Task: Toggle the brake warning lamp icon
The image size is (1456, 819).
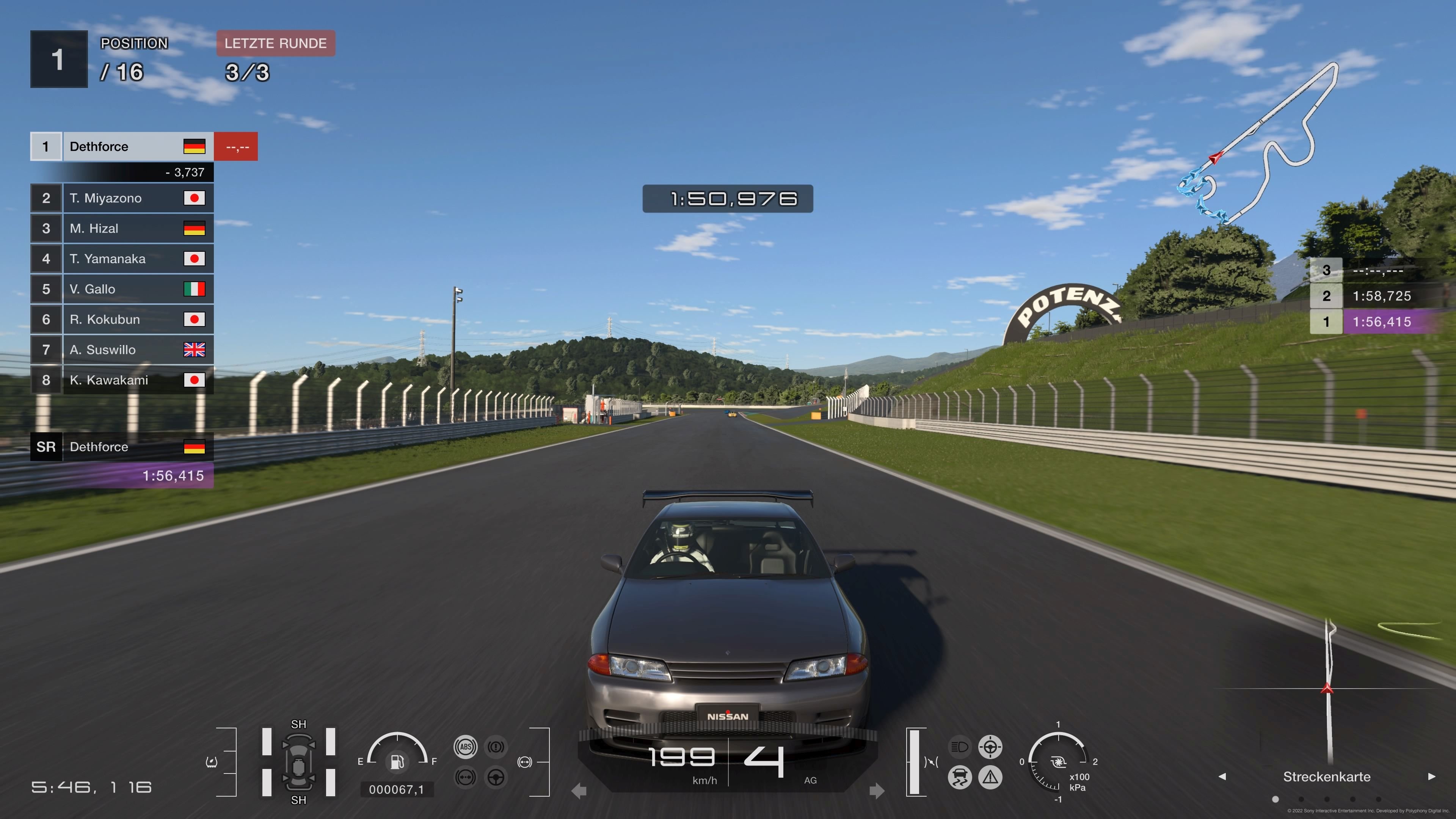Action: pyautogui.click(x=496, y=747)
